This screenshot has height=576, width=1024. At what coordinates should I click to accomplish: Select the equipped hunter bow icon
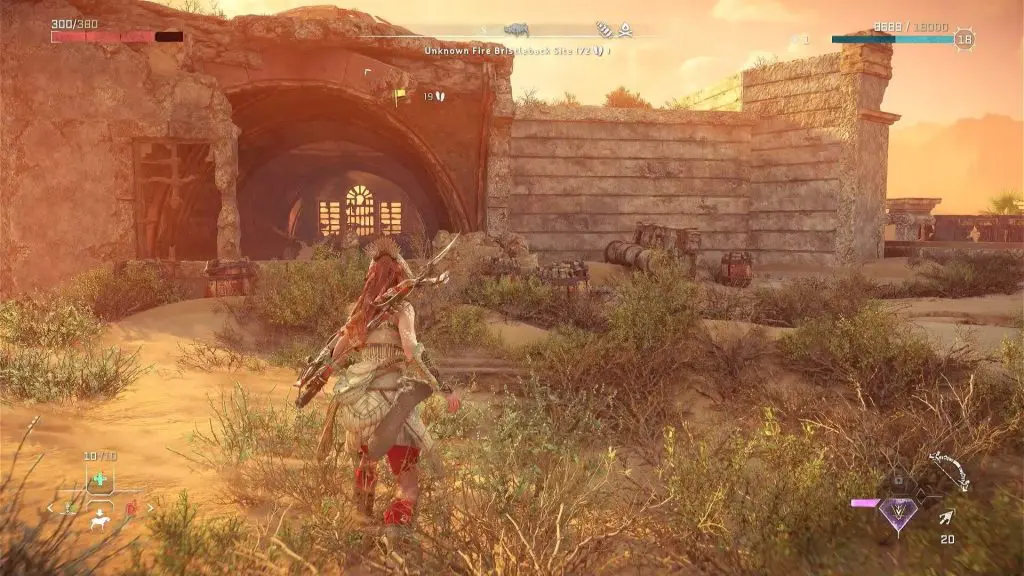point(948,470)
